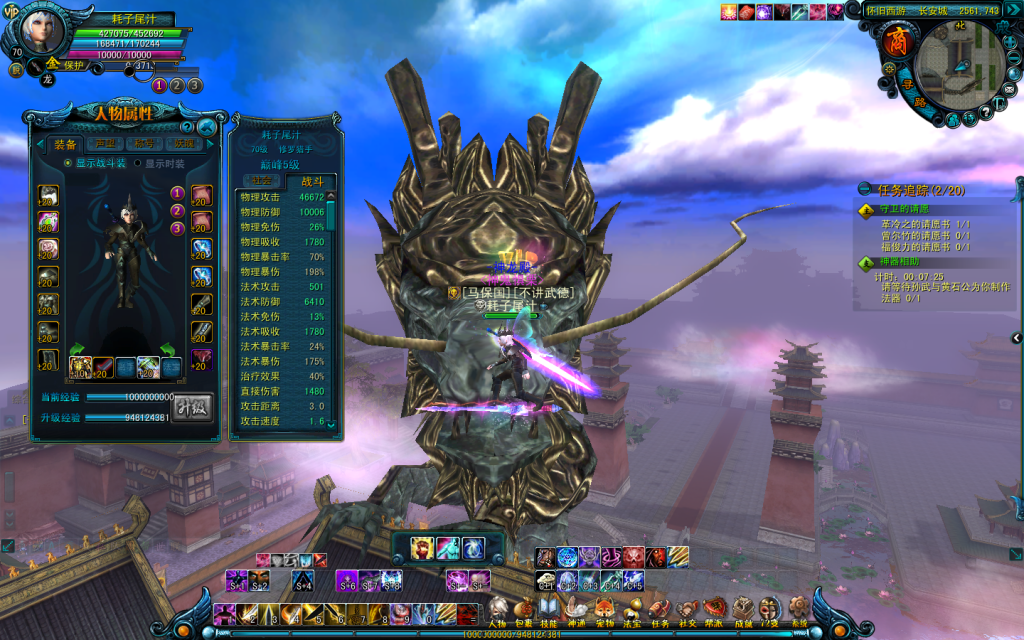The image size is (1024, 640).
Task: Open the 系统 system settings gear
Action: pyautogui.click(x=797, y=608)
